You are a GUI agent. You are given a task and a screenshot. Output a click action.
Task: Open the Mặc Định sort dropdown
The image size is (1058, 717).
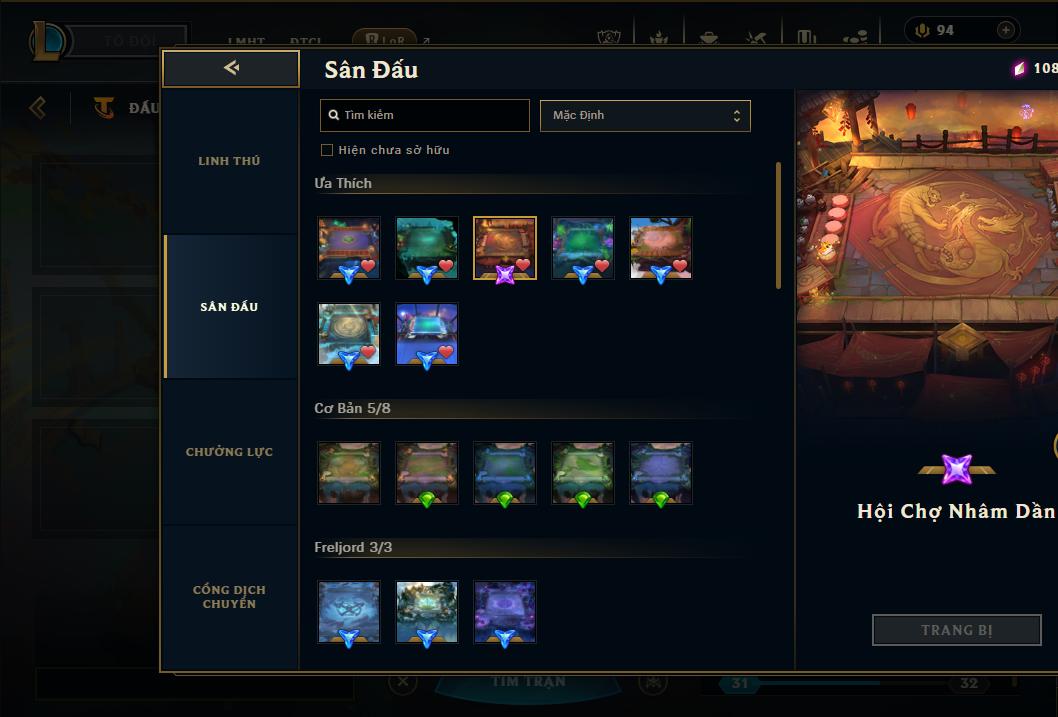coord(645,115)
